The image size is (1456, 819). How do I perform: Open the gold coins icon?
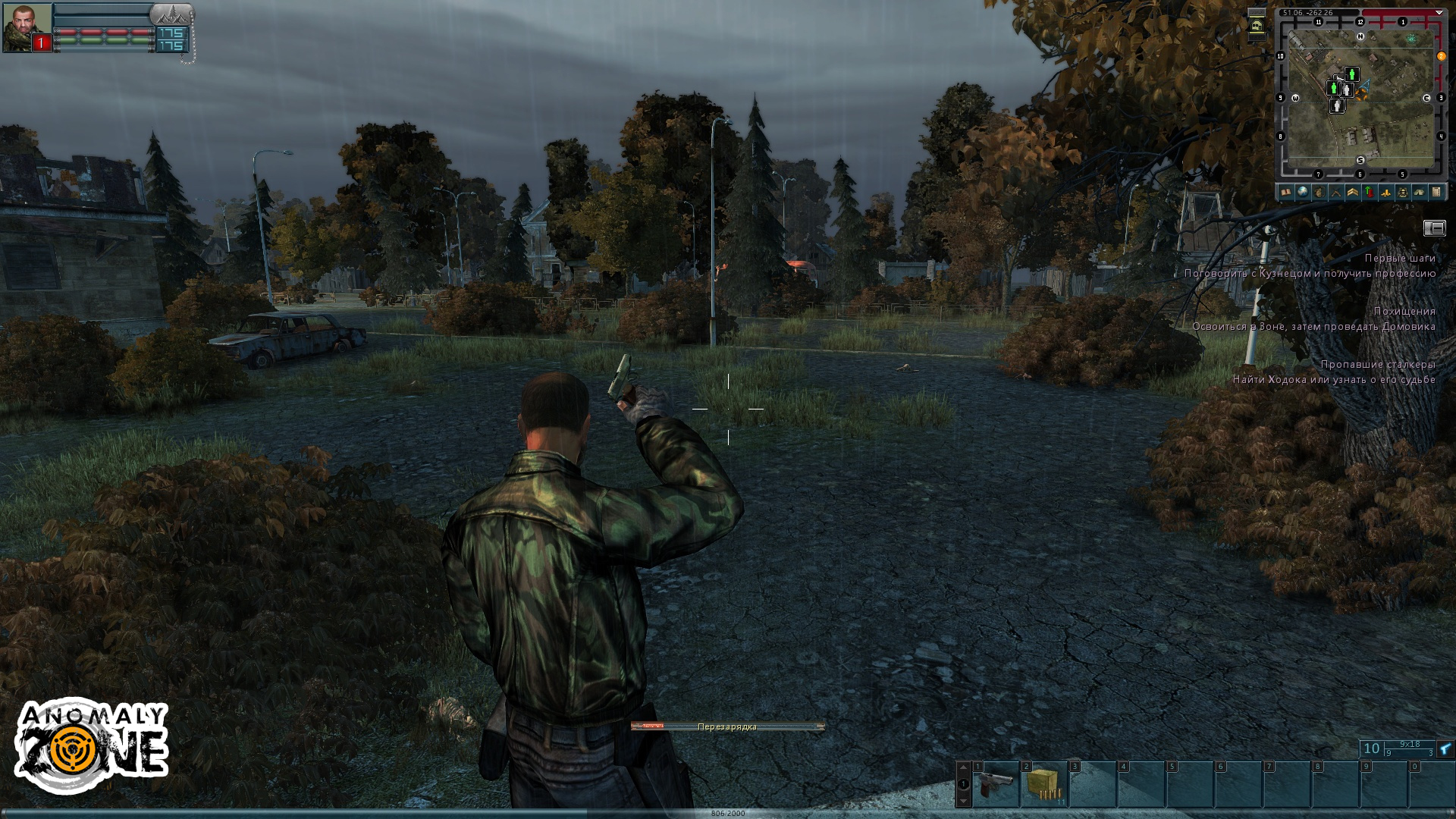(1386, 193)
